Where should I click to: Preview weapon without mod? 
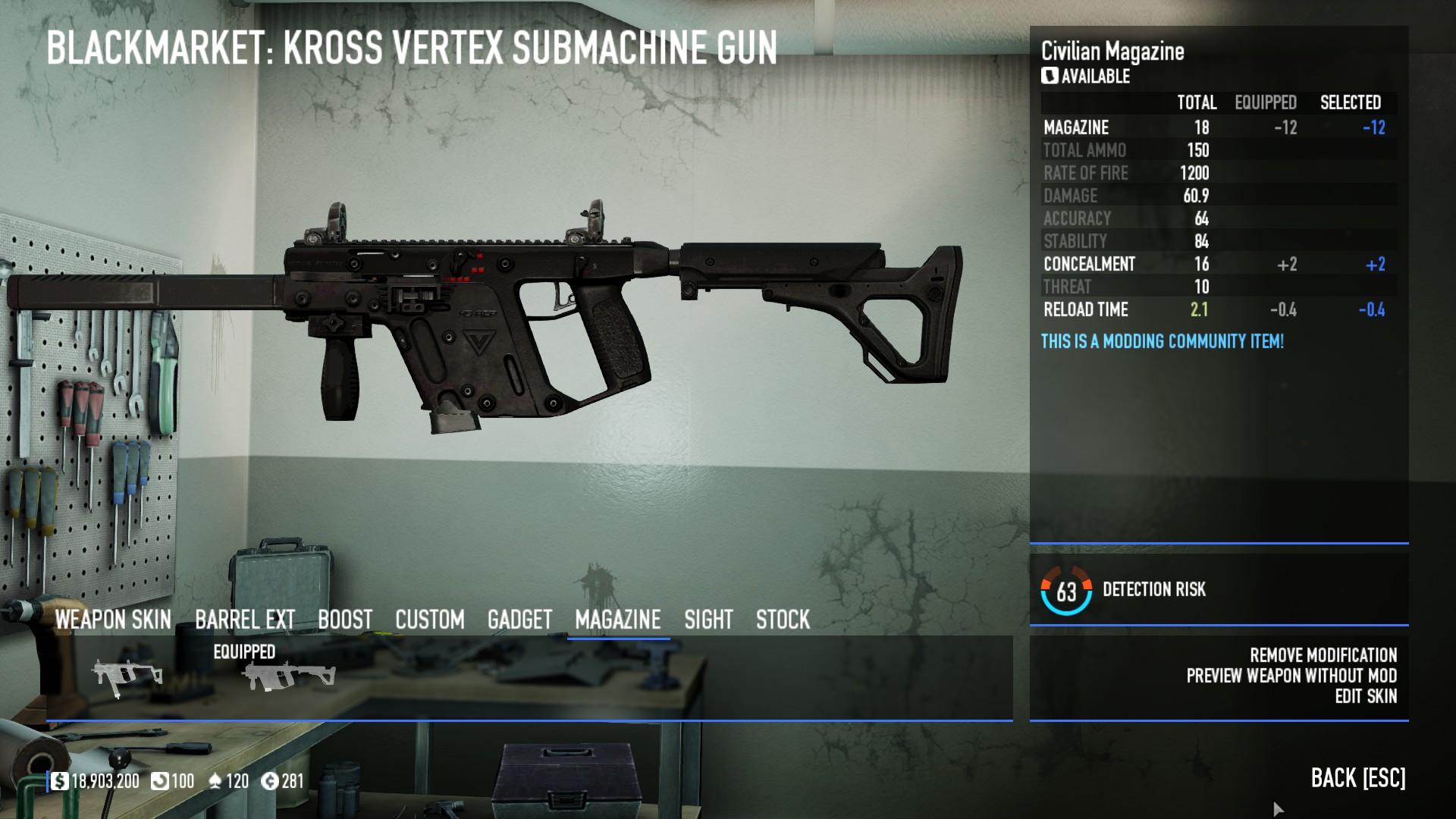pyautogui.click(x=1291, y=676)
